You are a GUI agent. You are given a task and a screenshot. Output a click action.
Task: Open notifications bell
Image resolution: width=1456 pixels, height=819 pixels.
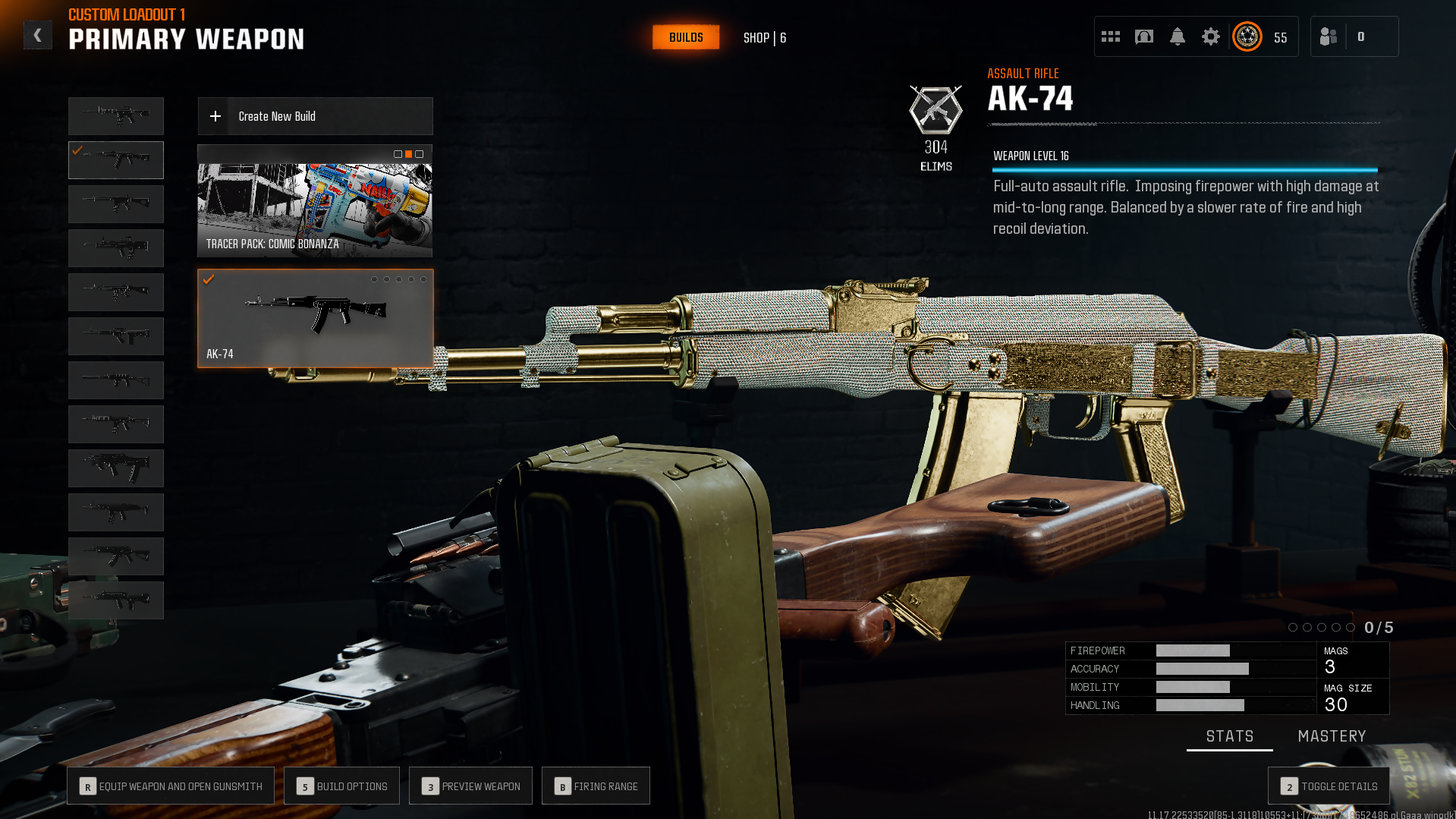(1178, 36)
